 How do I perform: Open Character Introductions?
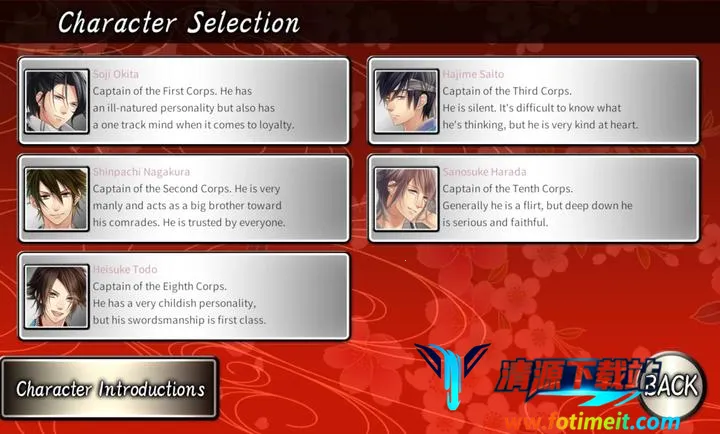point(108,389)
